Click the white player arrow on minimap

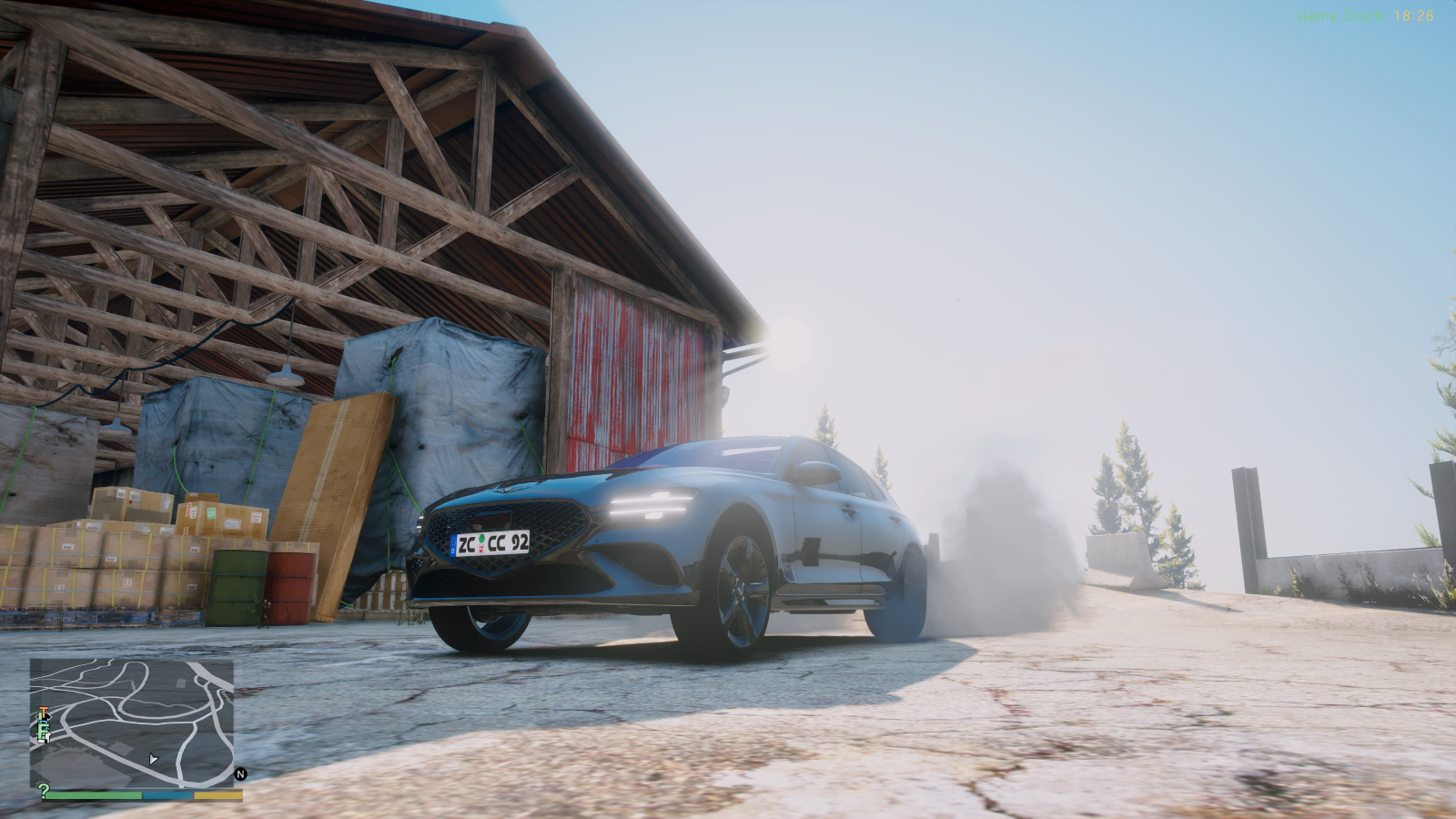[153, 759]
